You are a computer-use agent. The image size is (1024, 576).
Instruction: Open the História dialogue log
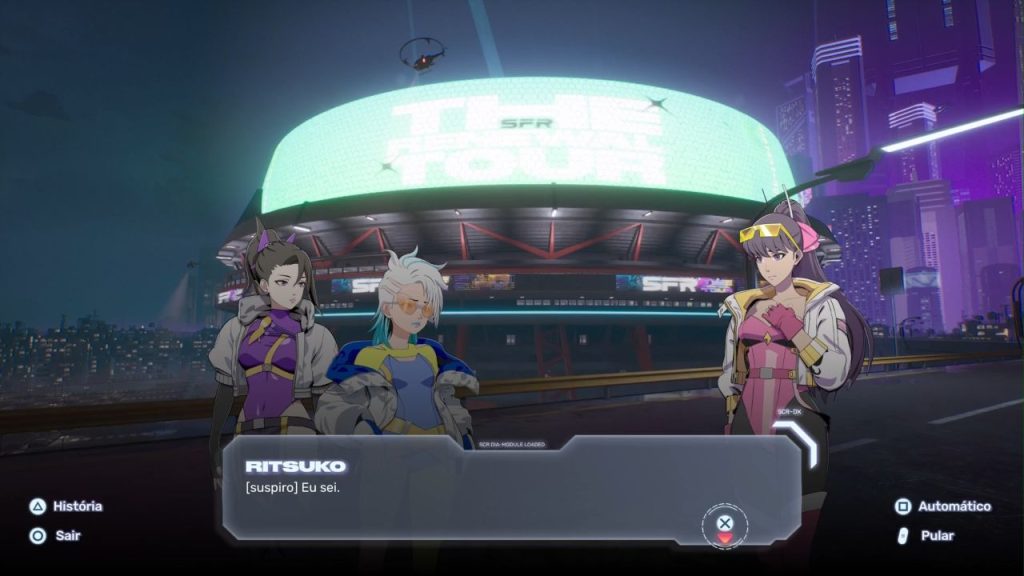tap(66, 506)
